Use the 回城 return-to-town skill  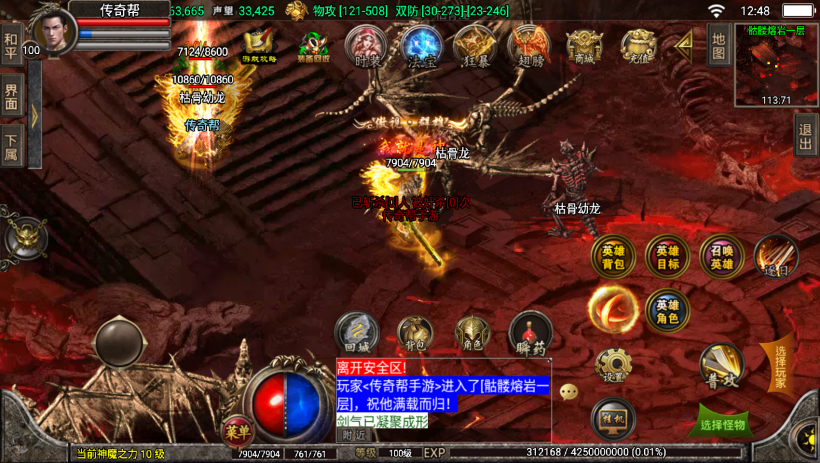click(357, 332)
